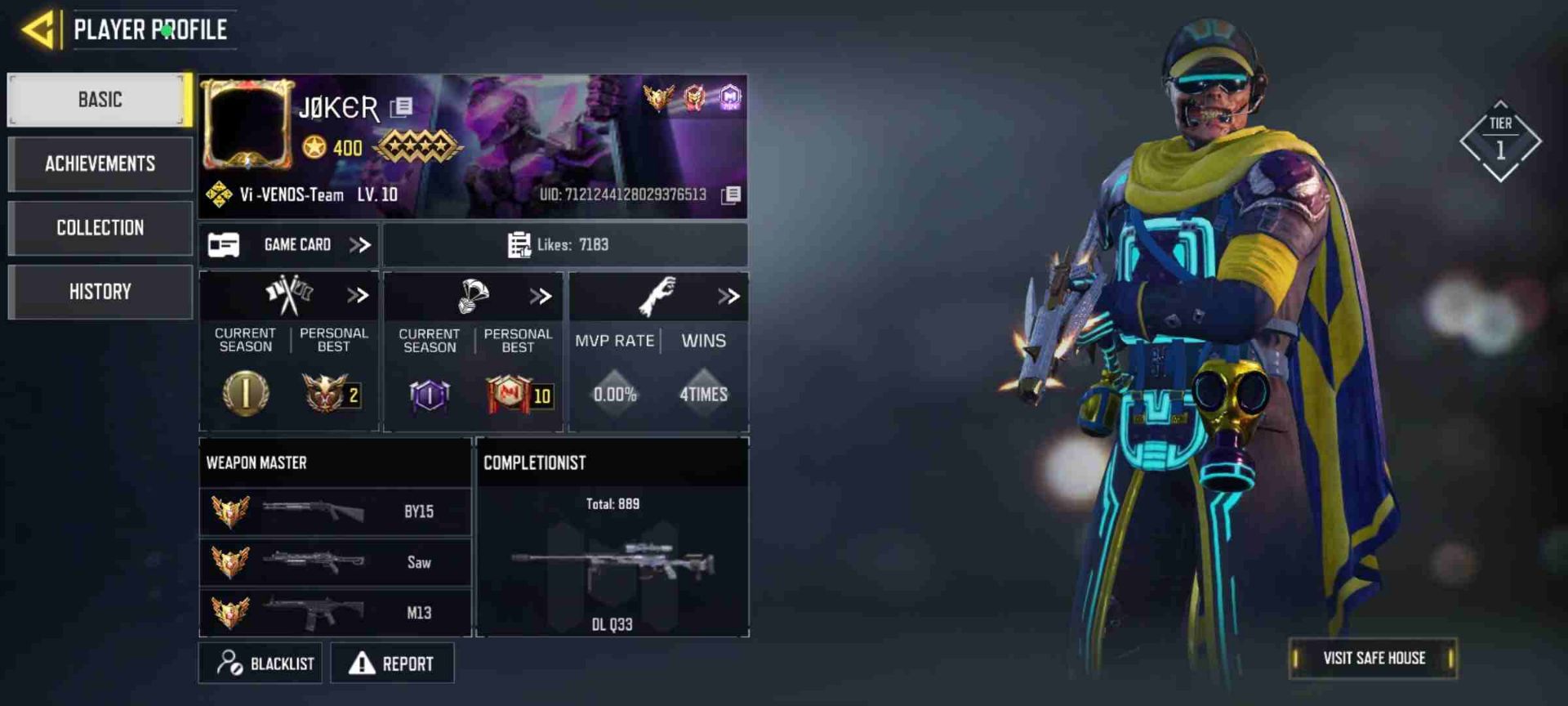Switch to the Achievements tab
The width and height of the screenshot is (1568, 706).
click(100, 163)
